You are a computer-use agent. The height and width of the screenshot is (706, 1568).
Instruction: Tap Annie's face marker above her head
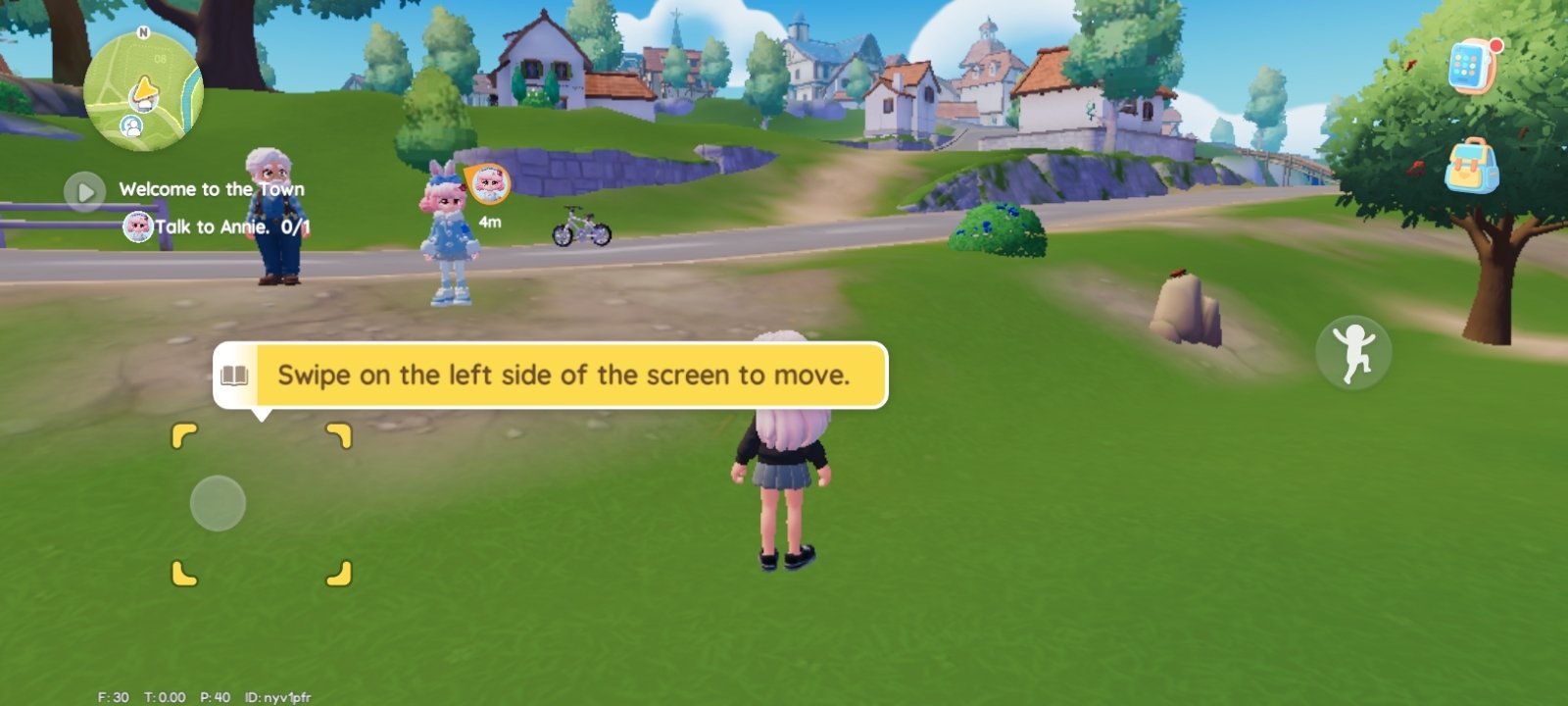pyautogui.click(x=491, y=186)
